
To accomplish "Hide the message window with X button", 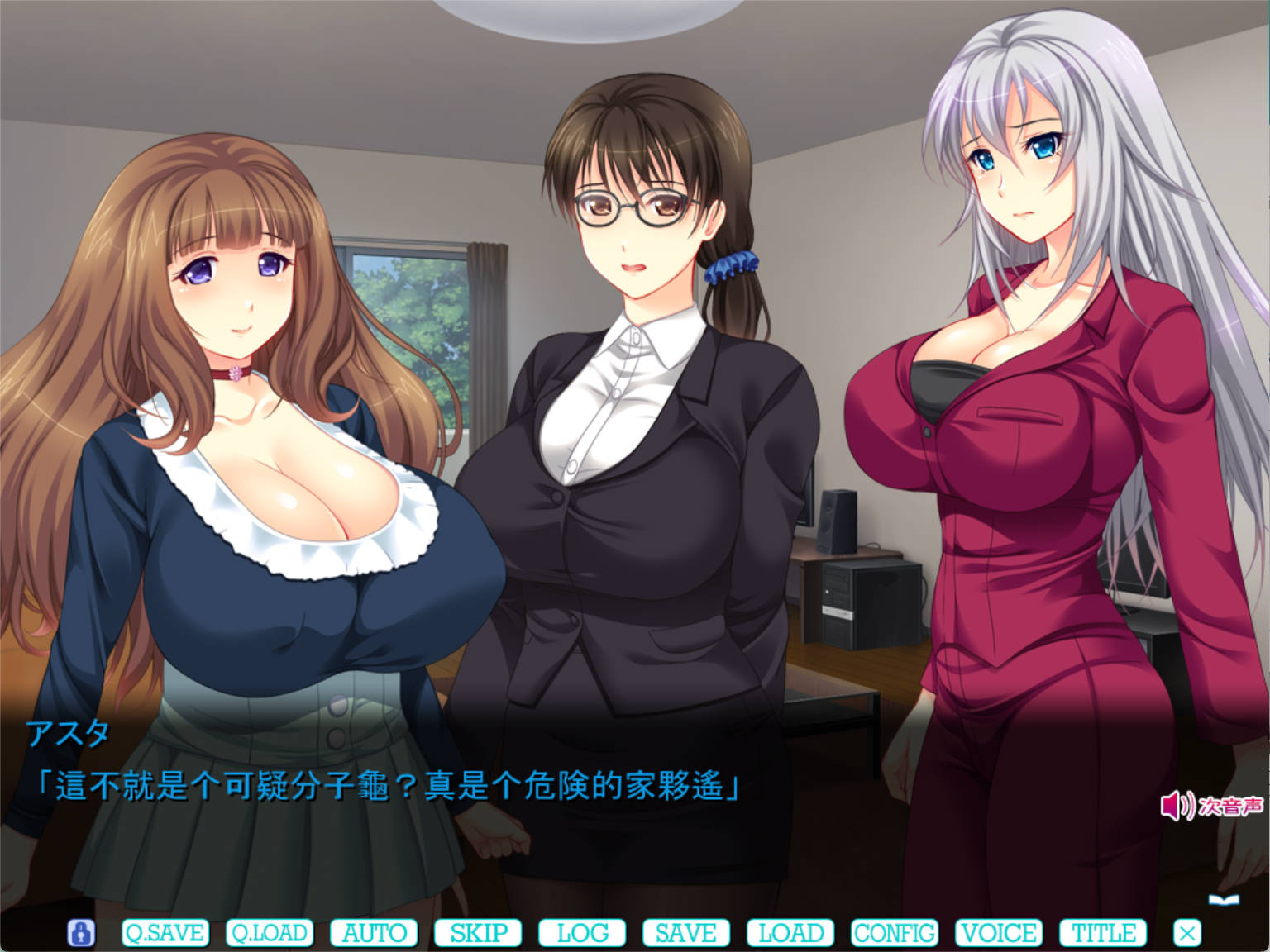I will click(1186, 933).
